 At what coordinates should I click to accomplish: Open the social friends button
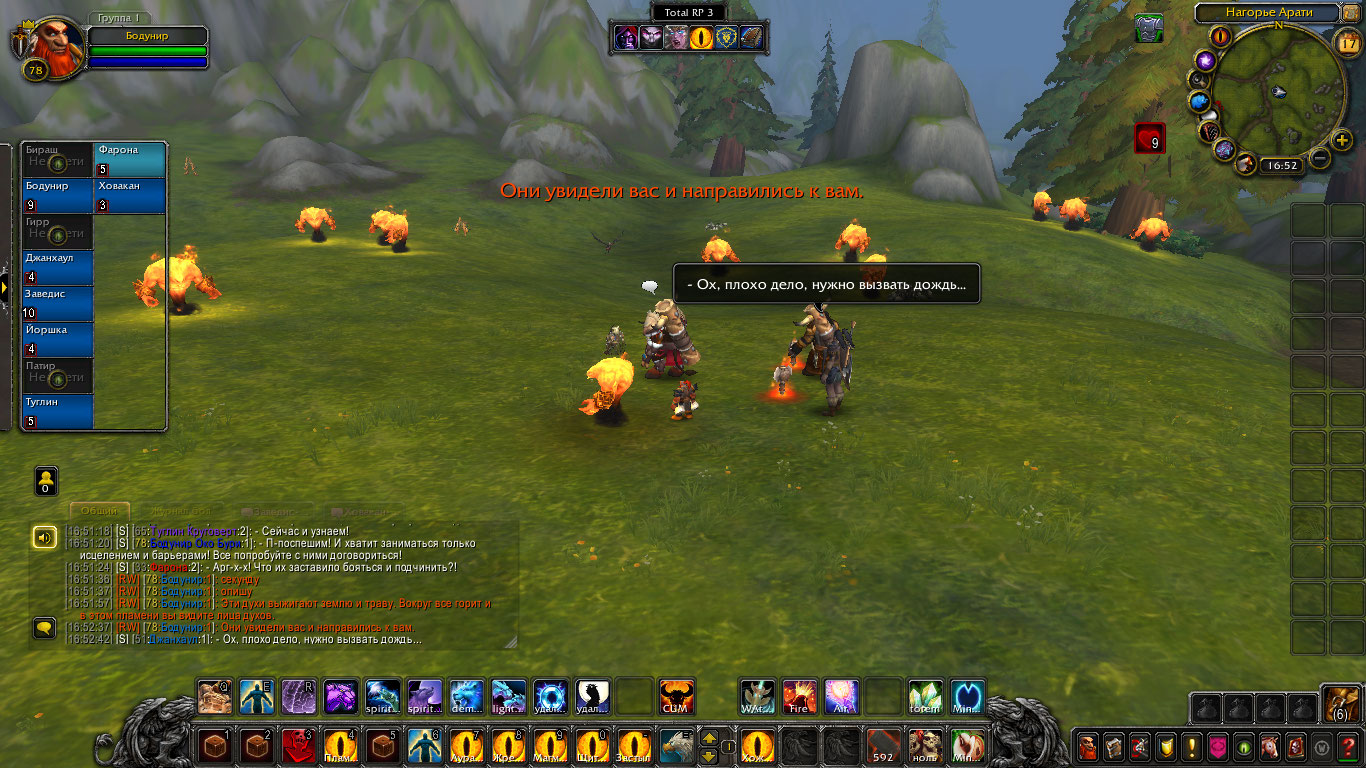click(x=45, y=480)
